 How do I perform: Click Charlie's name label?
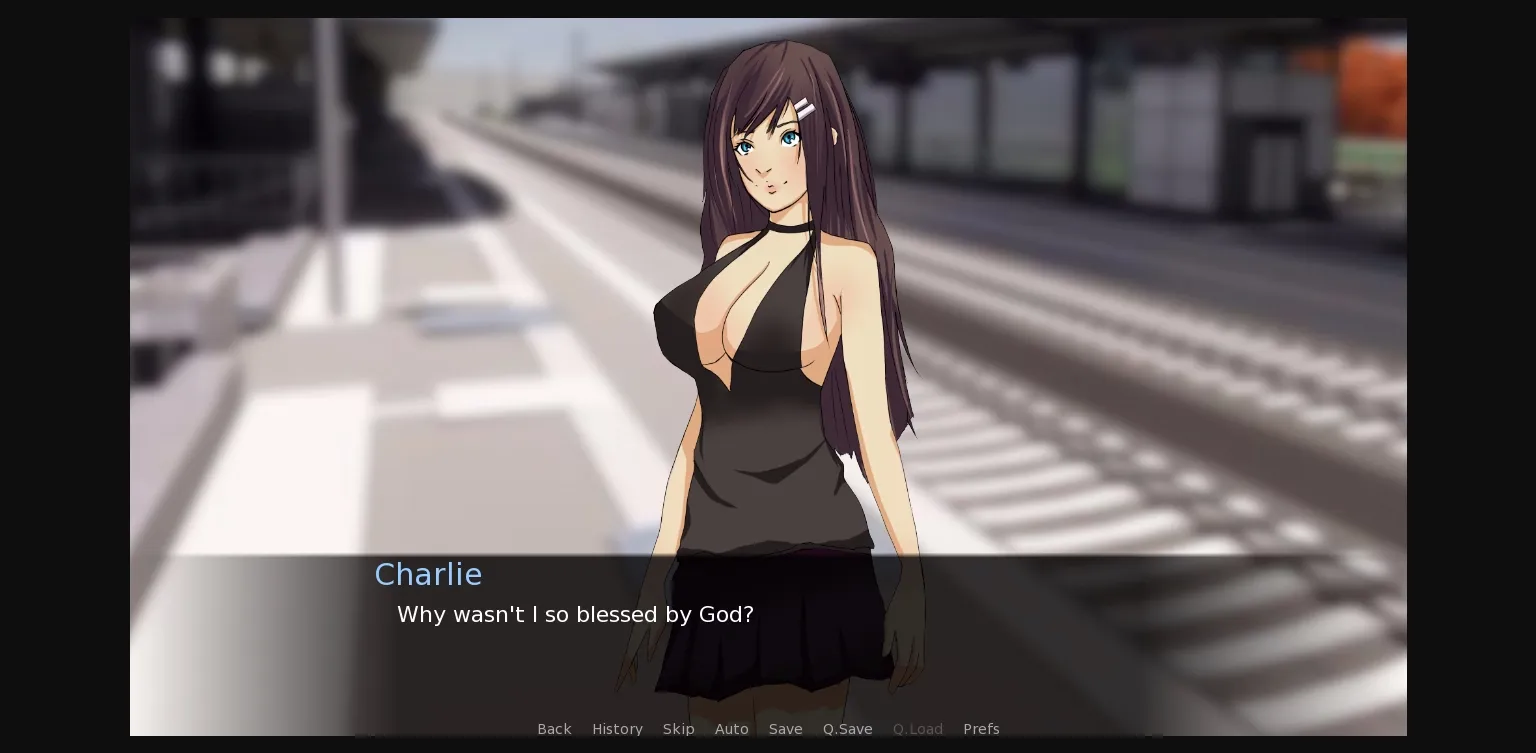tap(428, 574)
